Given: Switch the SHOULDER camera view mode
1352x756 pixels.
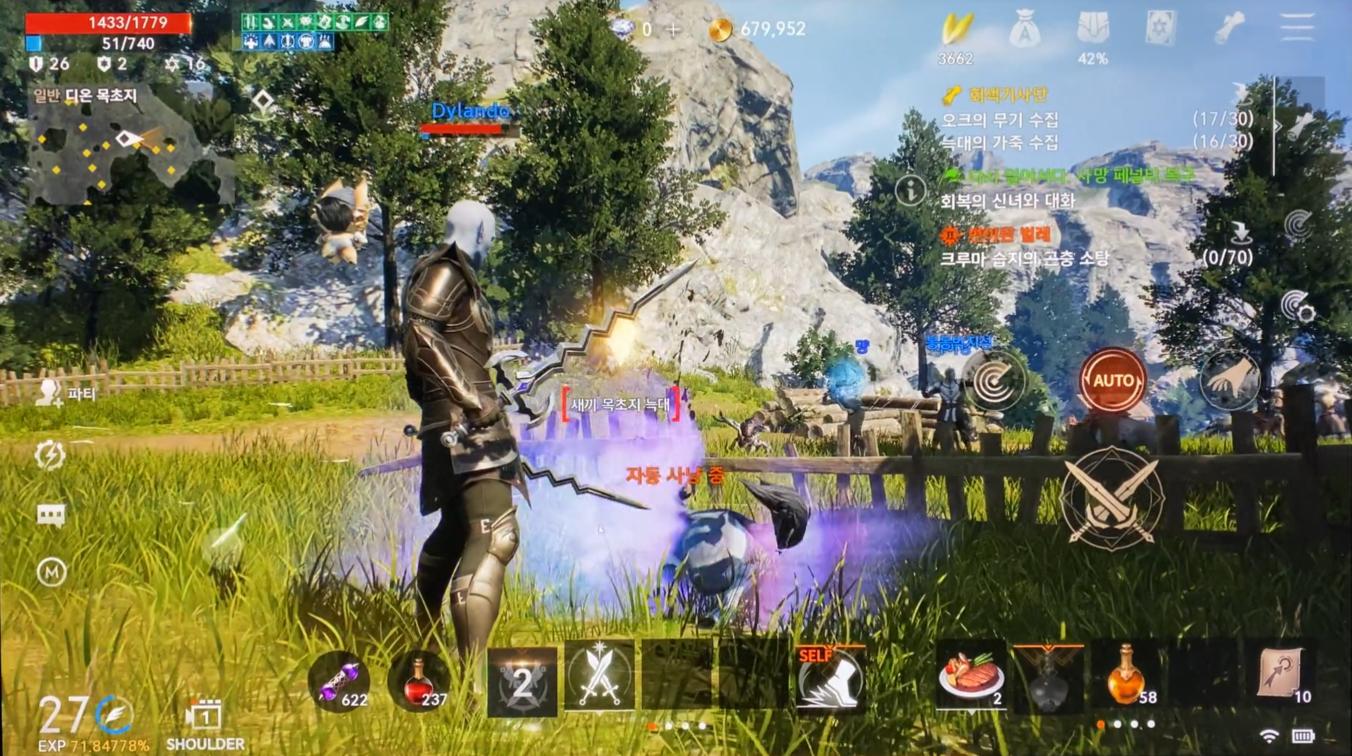Looking at the screenshot, I should [204, 725].
